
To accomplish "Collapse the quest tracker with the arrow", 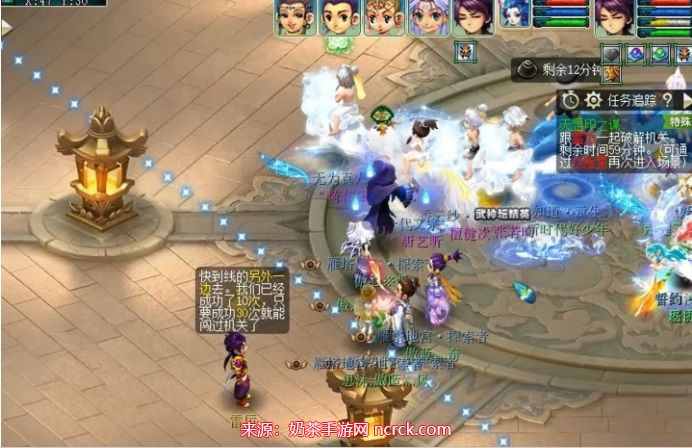I will pyautogui.click(x=687, y=99).
